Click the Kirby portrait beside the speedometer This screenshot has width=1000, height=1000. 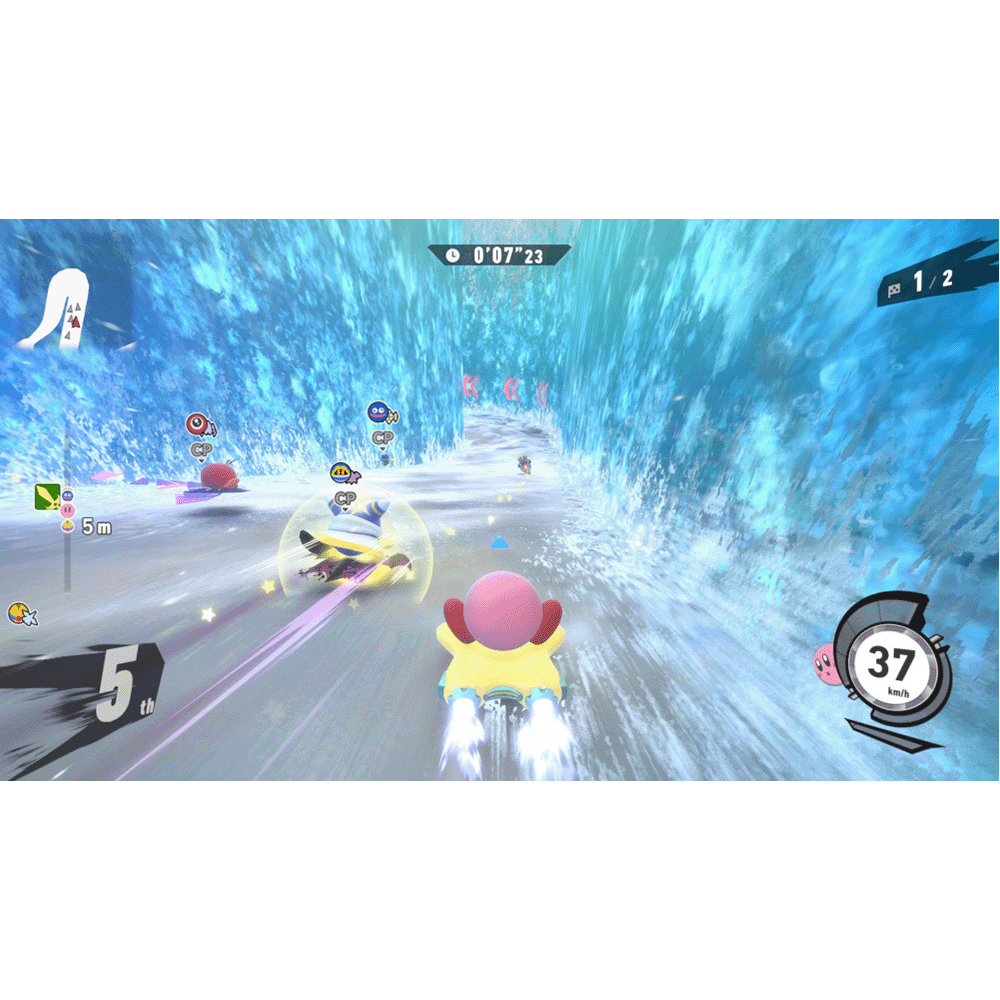[826, 660]
